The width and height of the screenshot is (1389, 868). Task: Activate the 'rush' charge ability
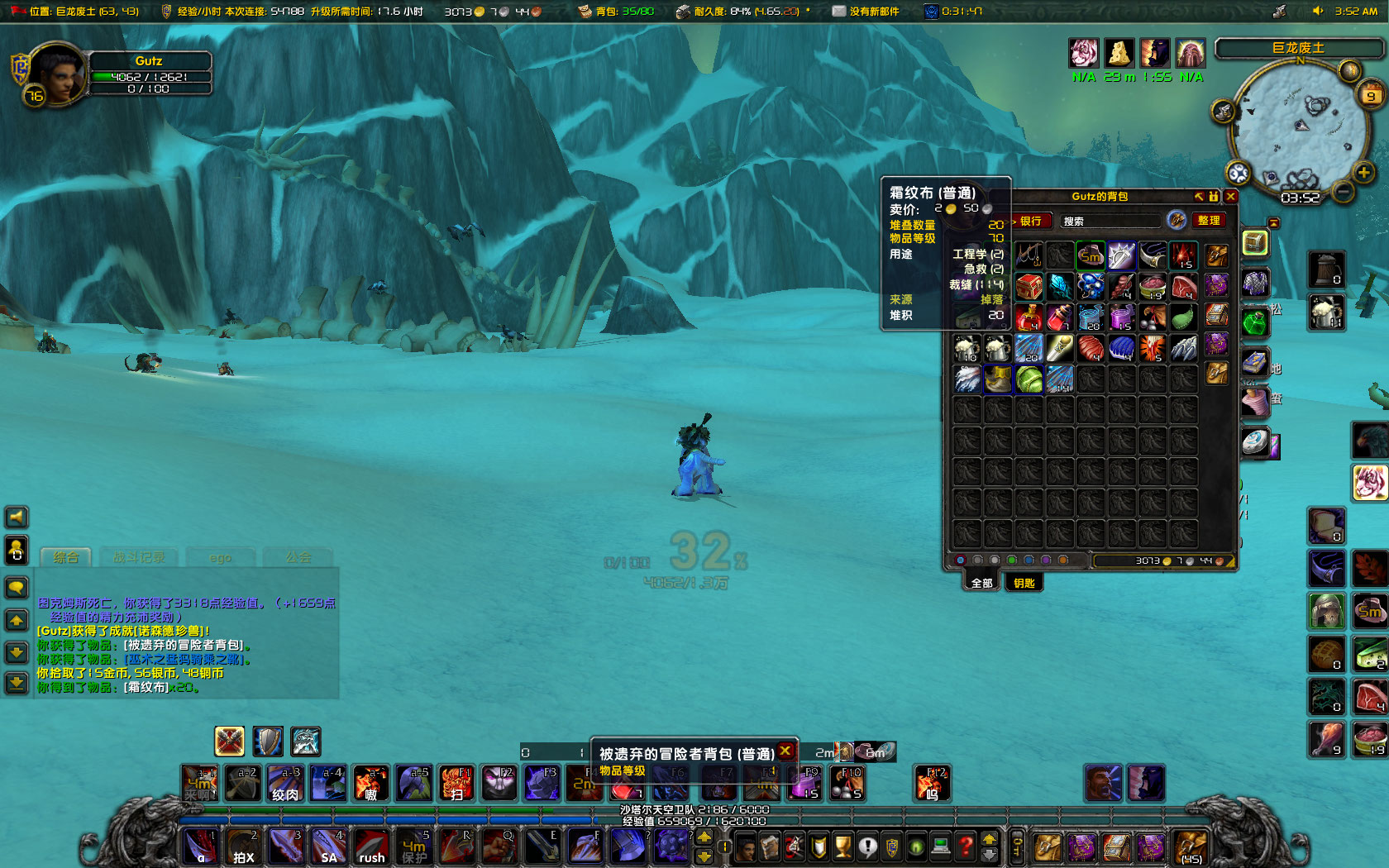pos(372,847)
